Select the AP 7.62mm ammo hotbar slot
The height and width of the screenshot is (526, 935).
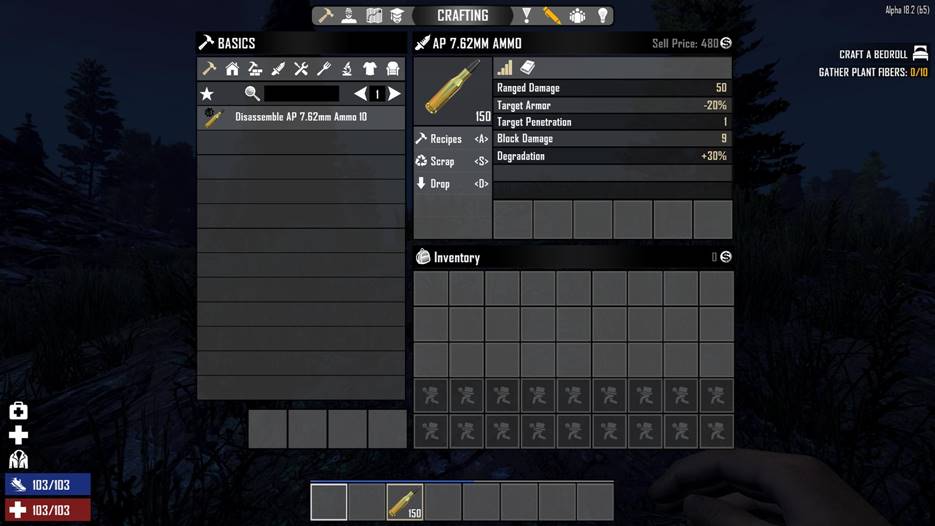pos(405,501)
